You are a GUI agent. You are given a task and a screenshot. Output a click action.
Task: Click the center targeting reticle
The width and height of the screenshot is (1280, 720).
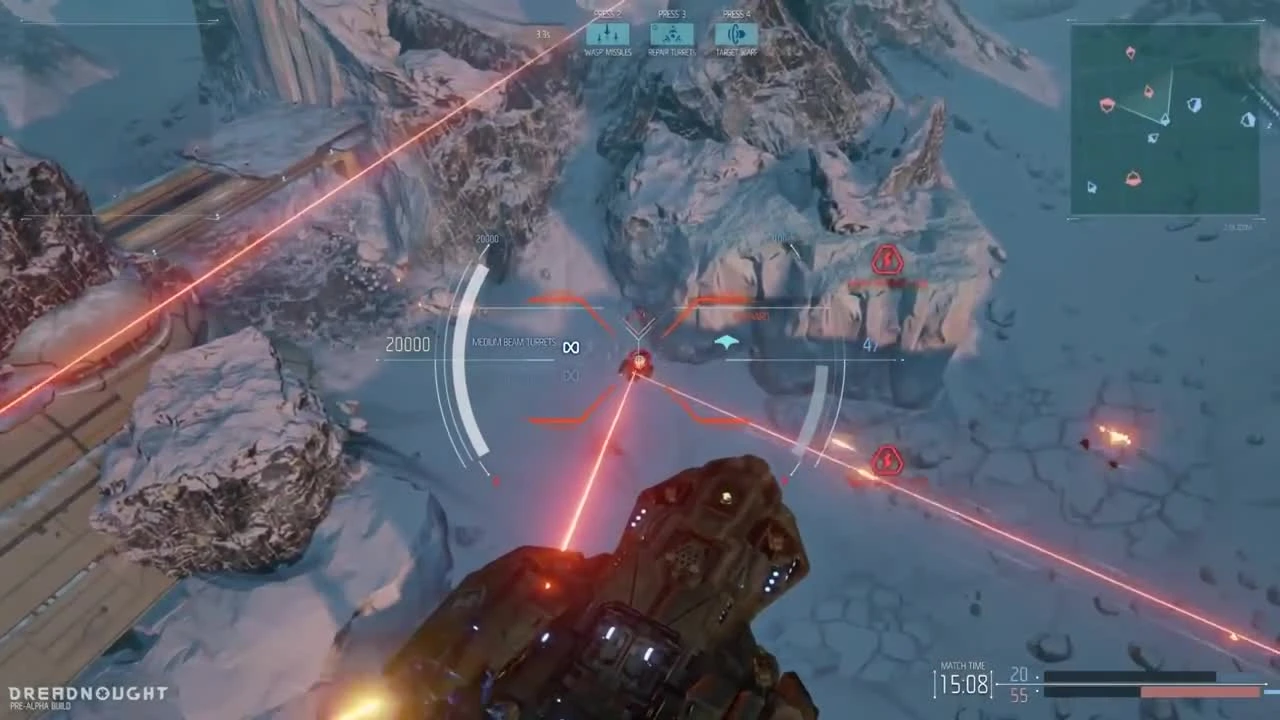[638, 360]
